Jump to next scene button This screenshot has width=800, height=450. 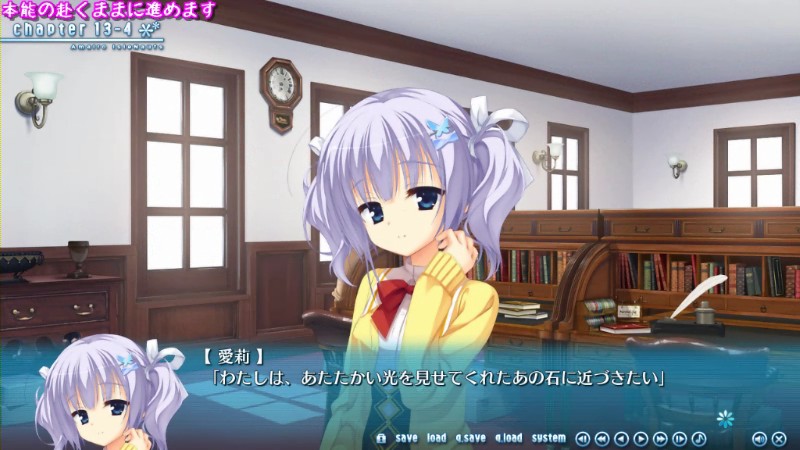point(680,438)
